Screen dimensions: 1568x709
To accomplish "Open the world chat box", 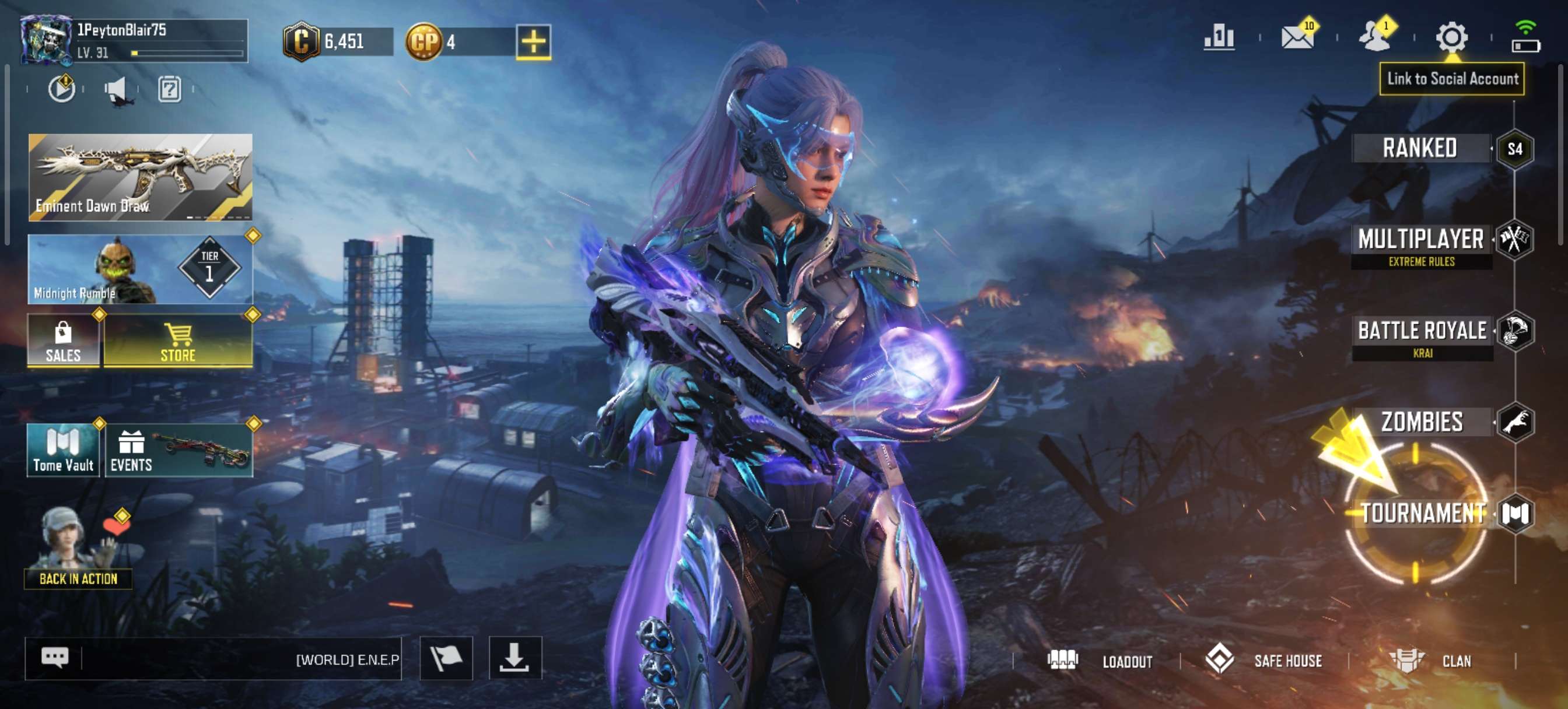I will pyautogui.click(x=213, y=658).
